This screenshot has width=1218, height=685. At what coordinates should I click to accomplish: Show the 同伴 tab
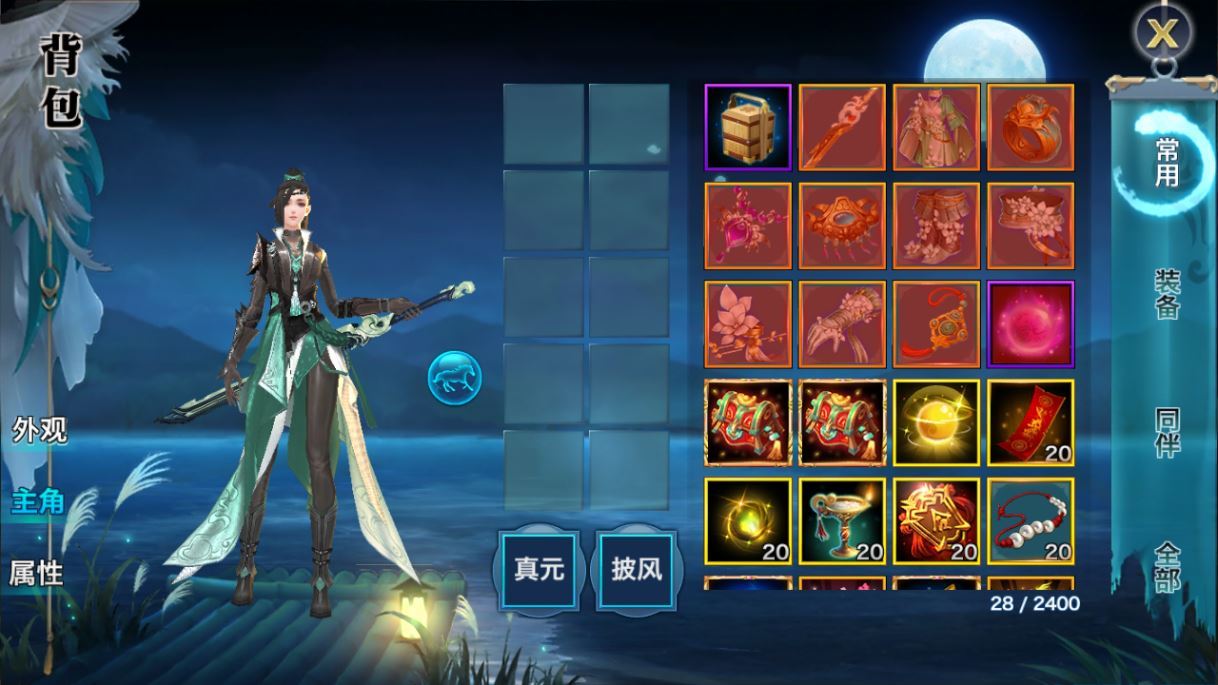click(x=1166, y=432)
